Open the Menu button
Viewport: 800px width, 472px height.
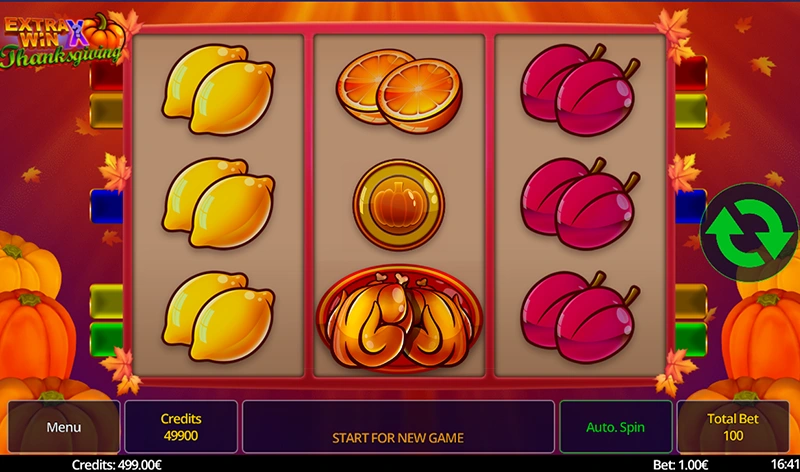63,427
